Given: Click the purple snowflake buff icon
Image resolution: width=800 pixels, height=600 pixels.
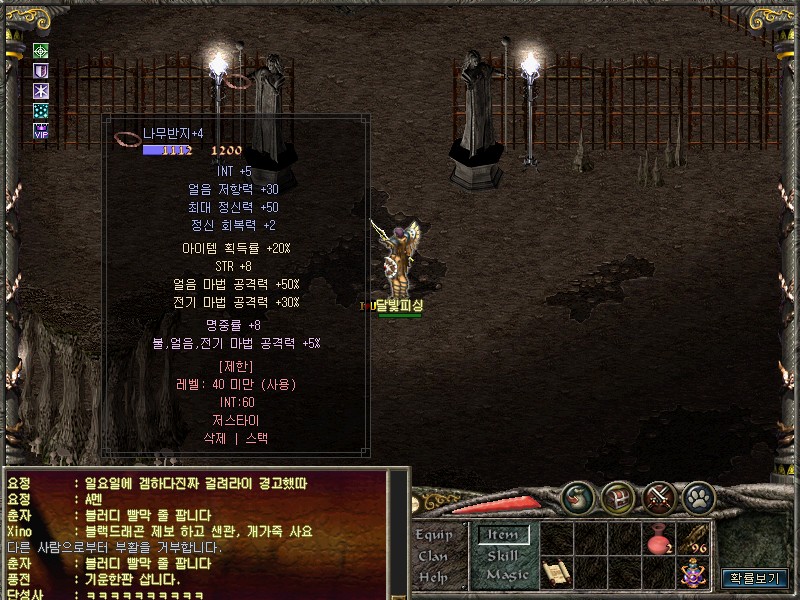Looking at the screenshot, I should (x=41, y=91).
